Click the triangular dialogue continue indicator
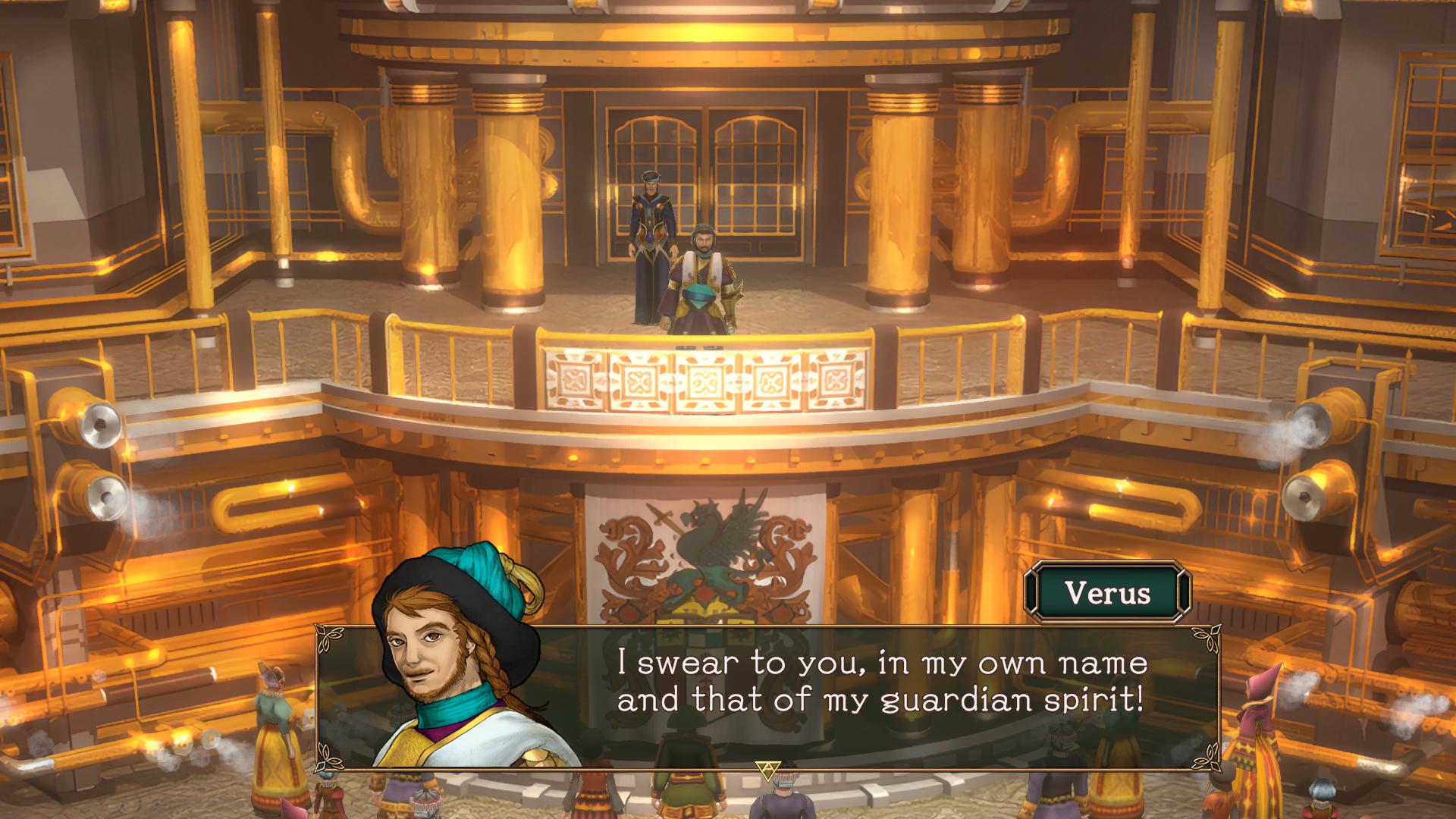 [767, 770]
